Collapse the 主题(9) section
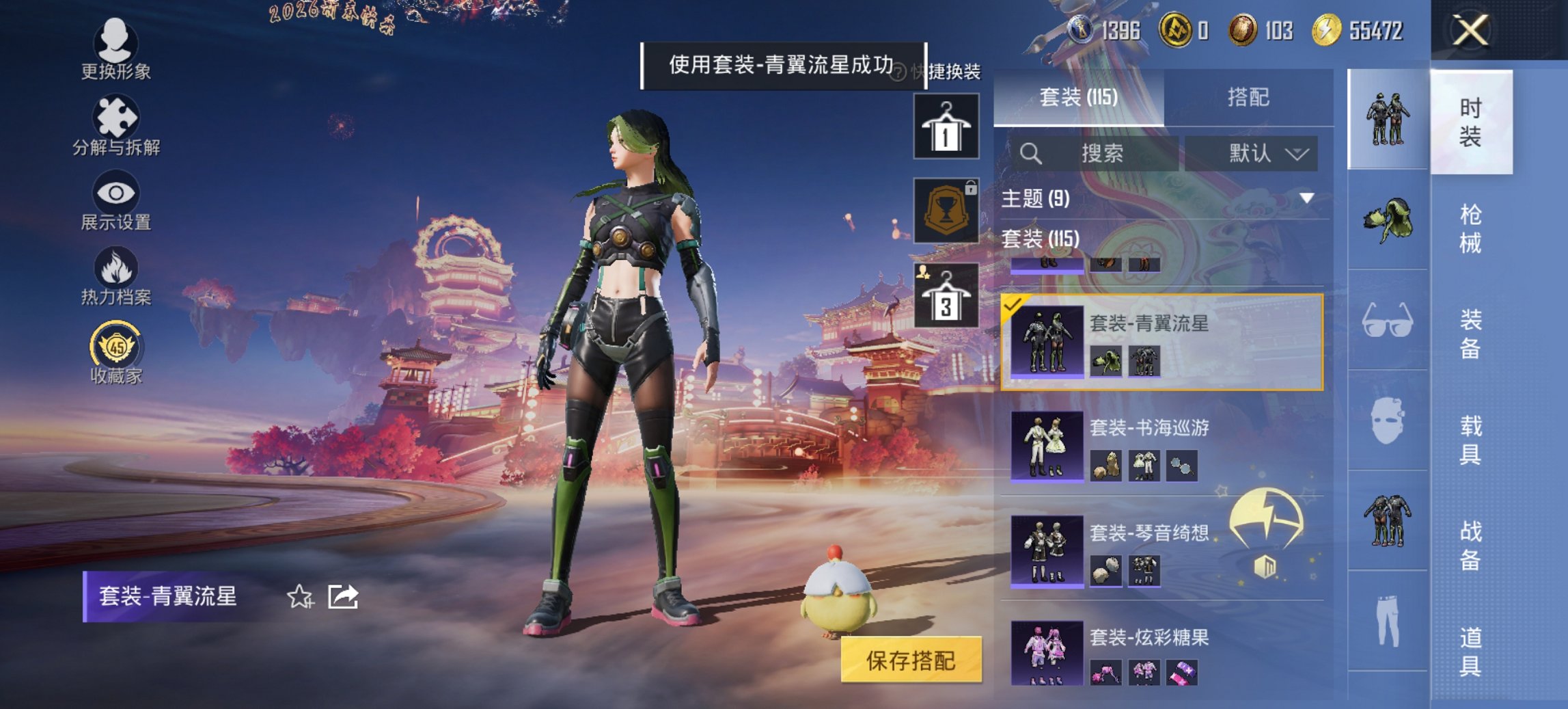1568x709 pixels. click(x=1309, y=199)
